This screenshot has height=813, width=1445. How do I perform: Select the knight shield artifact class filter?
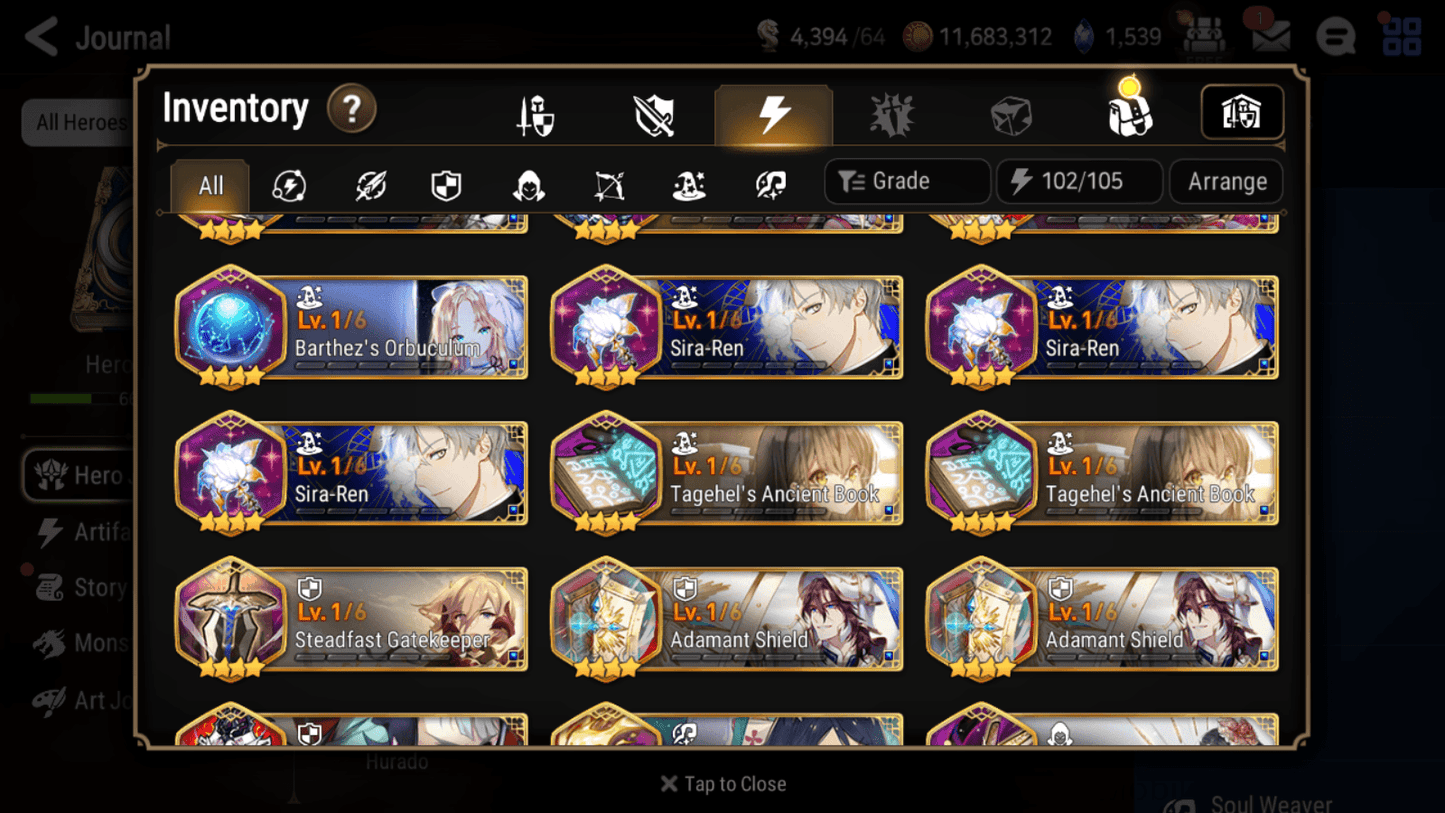pyautogui.click(x=447, y=184)
